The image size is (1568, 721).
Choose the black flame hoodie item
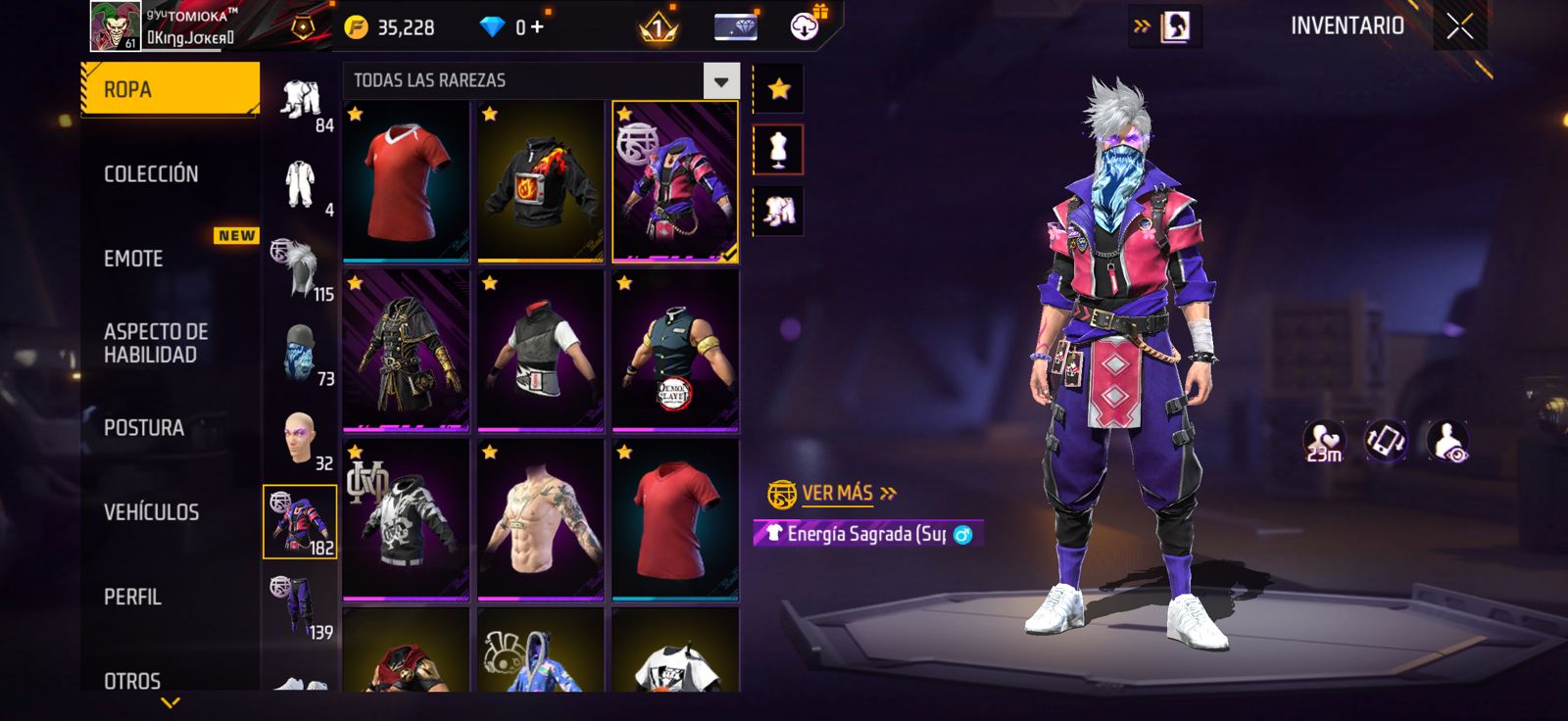click(x=540, y=182)
